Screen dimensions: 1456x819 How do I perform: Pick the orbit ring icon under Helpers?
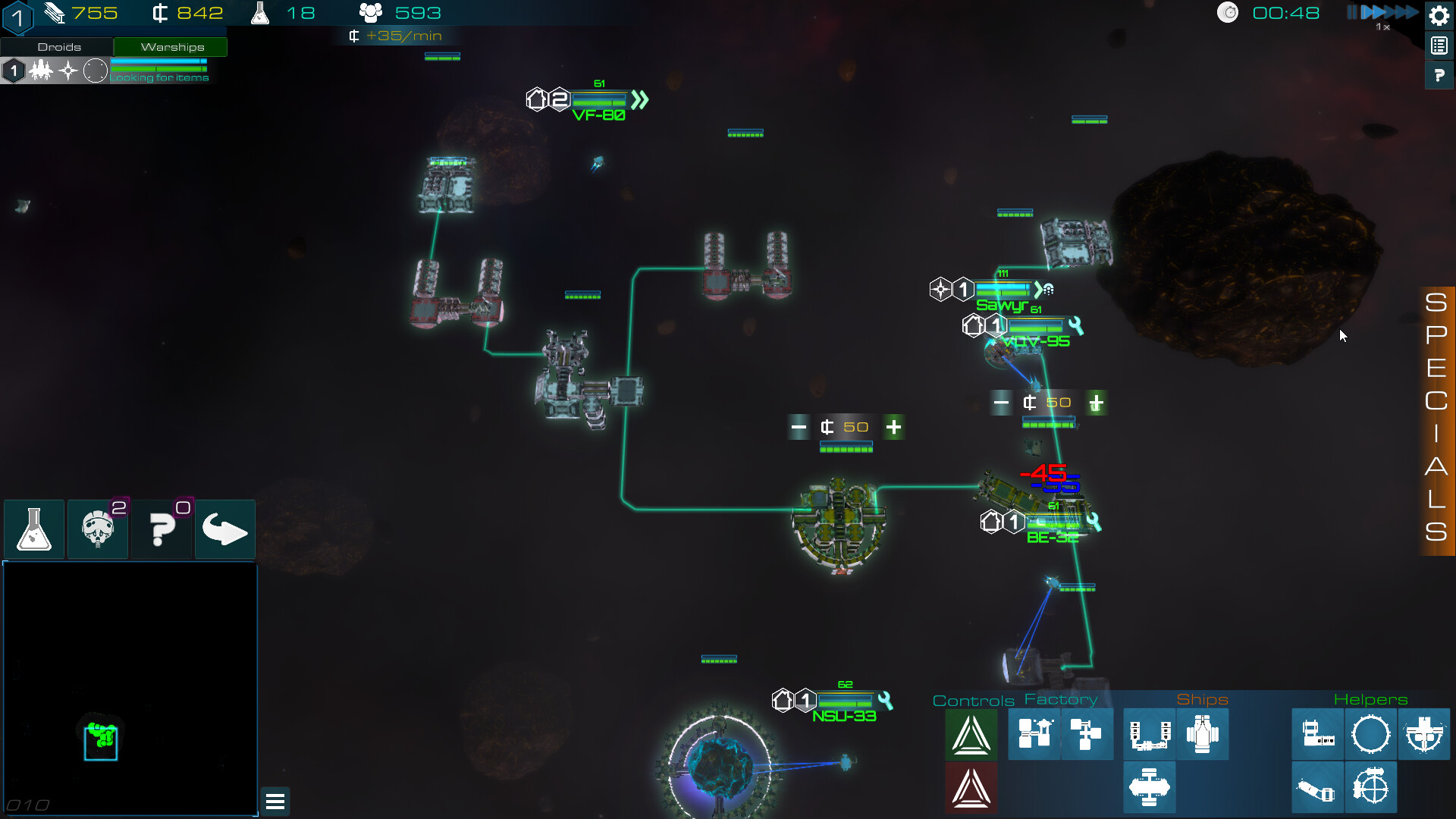(x=1371, y=734)
